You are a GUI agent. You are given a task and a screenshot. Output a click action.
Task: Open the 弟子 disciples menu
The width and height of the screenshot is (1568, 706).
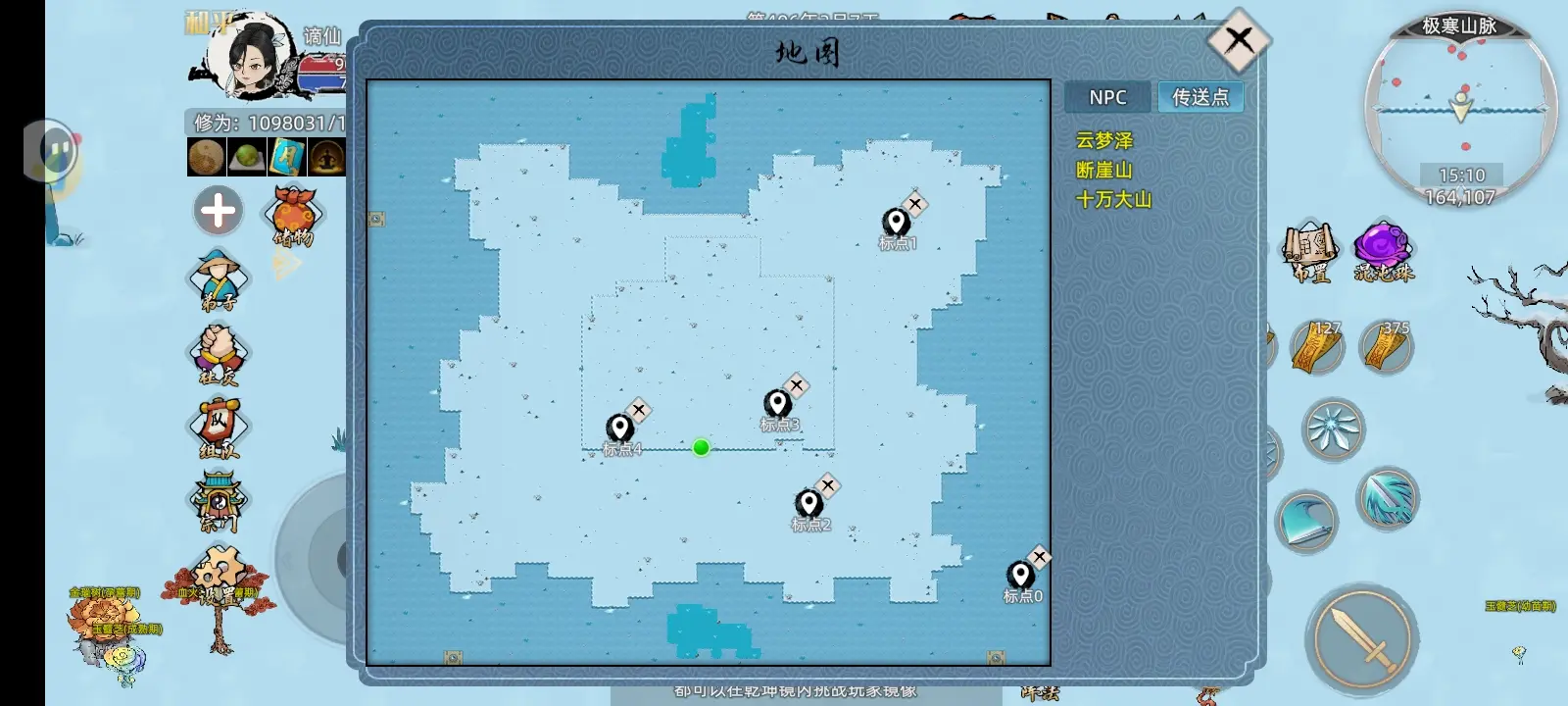pos(218,279)
